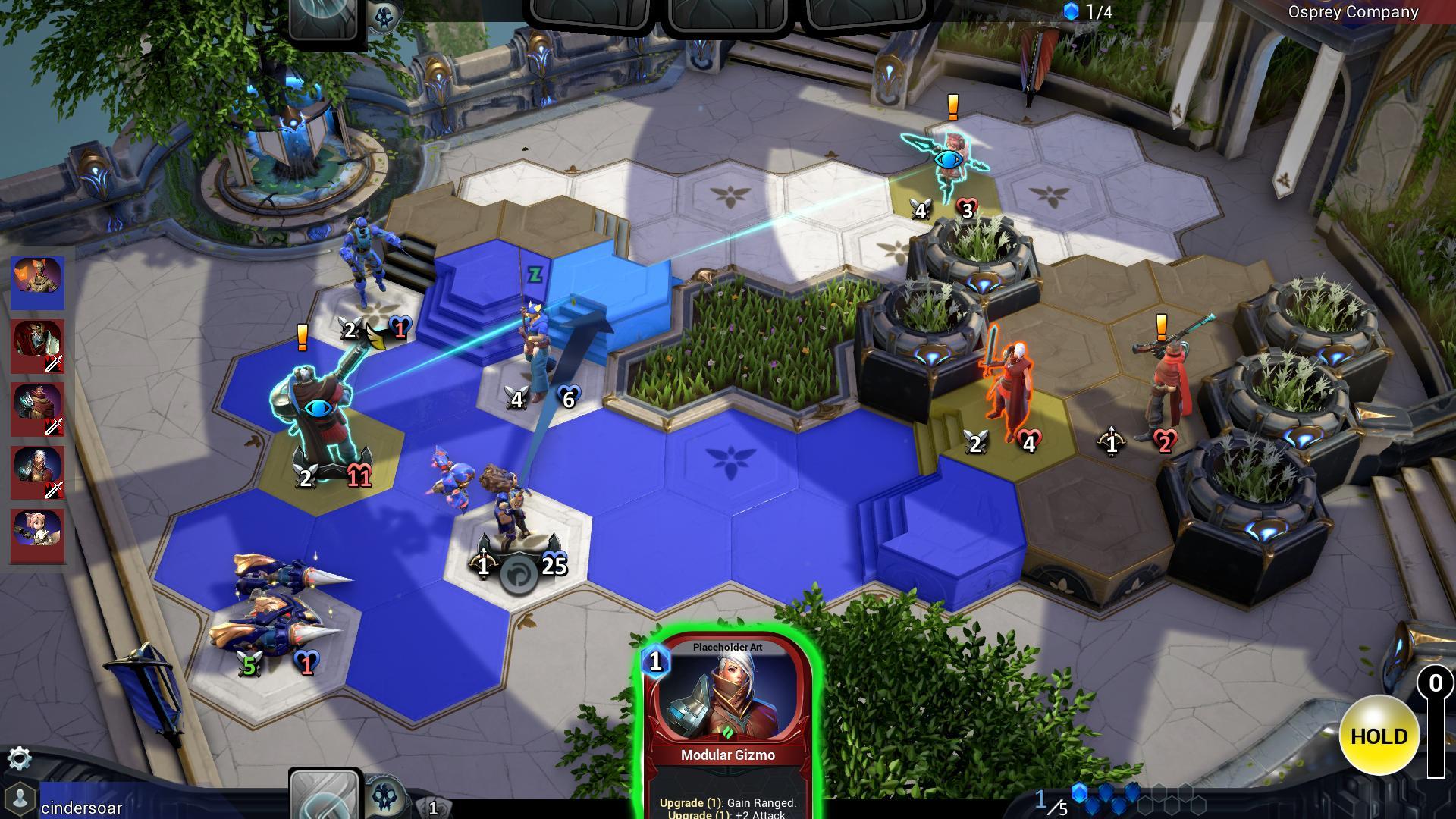
Task: Select the armored shield-bearer portrait in turn list
Action: (x=38, y=347)
